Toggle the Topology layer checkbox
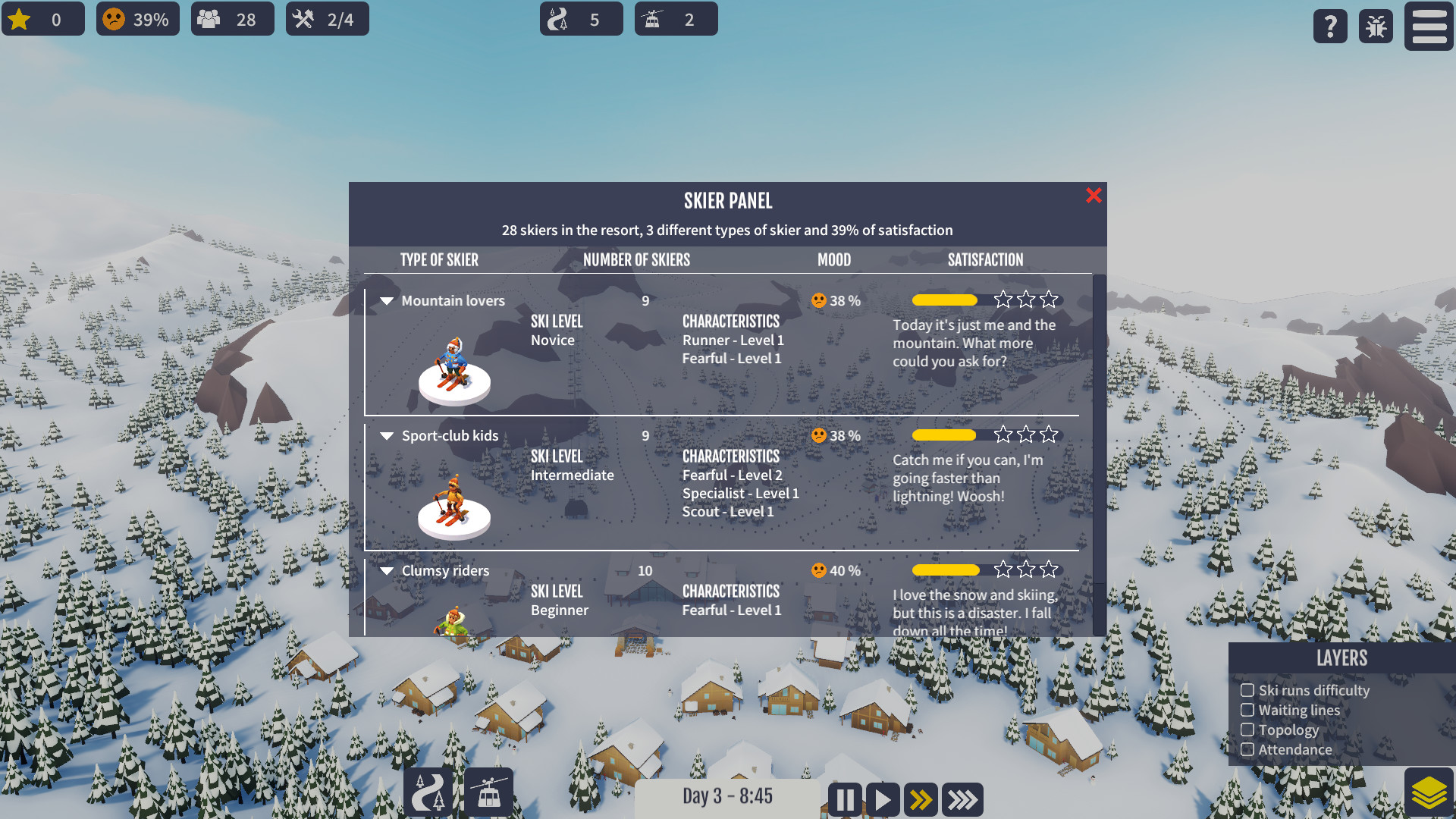The height and width of the screenshot is (819, 1456). coord(1248,730)
